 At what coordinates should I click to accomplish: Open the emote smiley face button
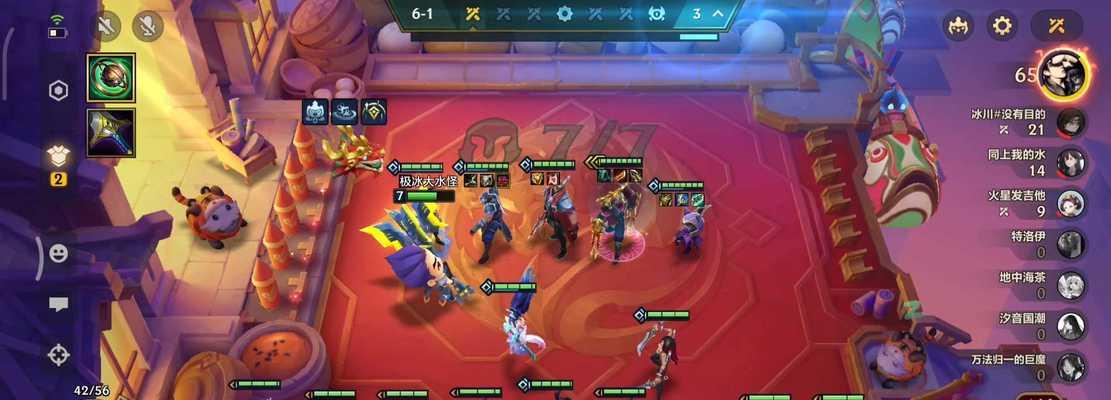(x=59, y=254)
